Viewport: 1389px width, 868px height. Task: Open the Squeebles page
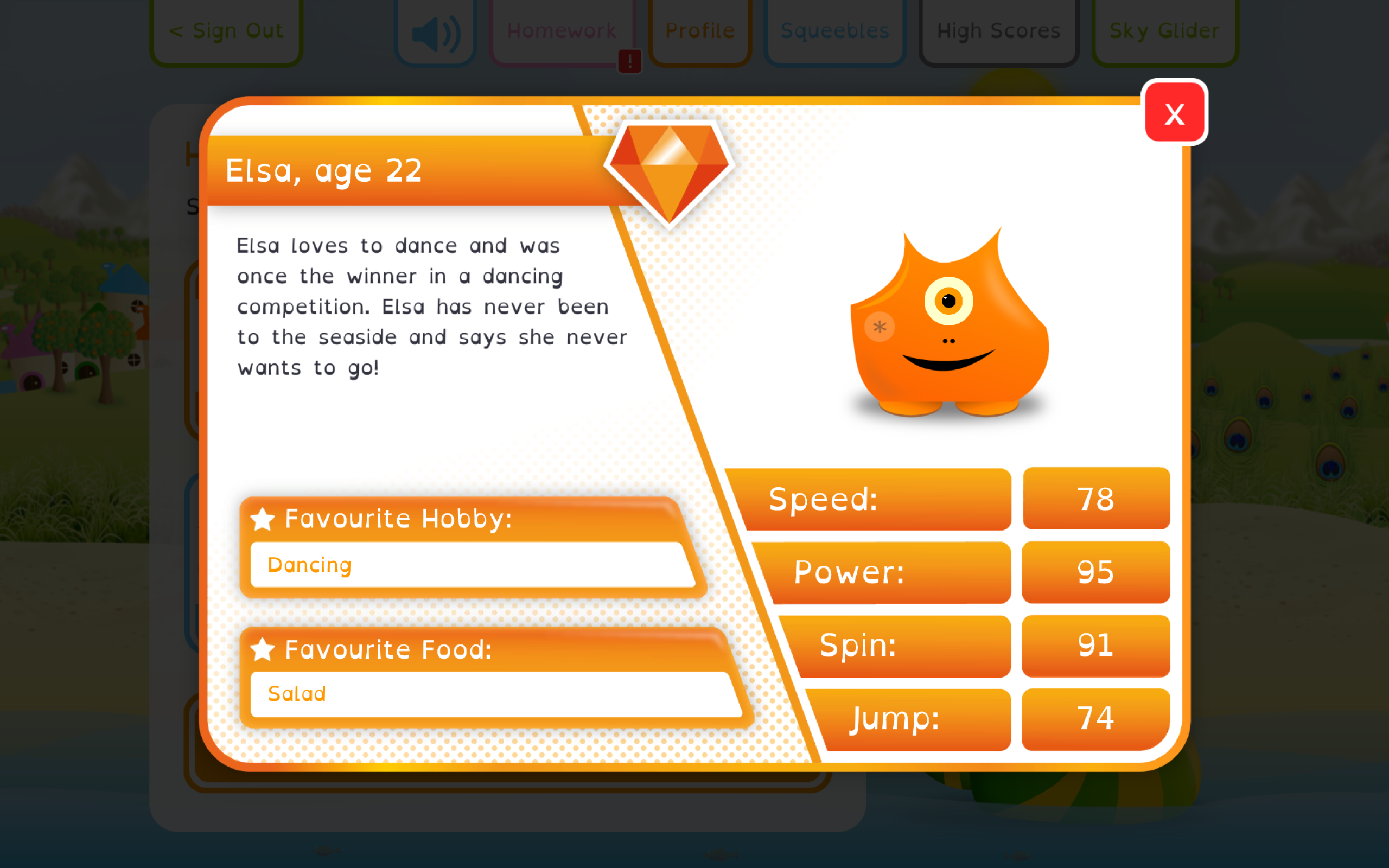coord(834,30)
